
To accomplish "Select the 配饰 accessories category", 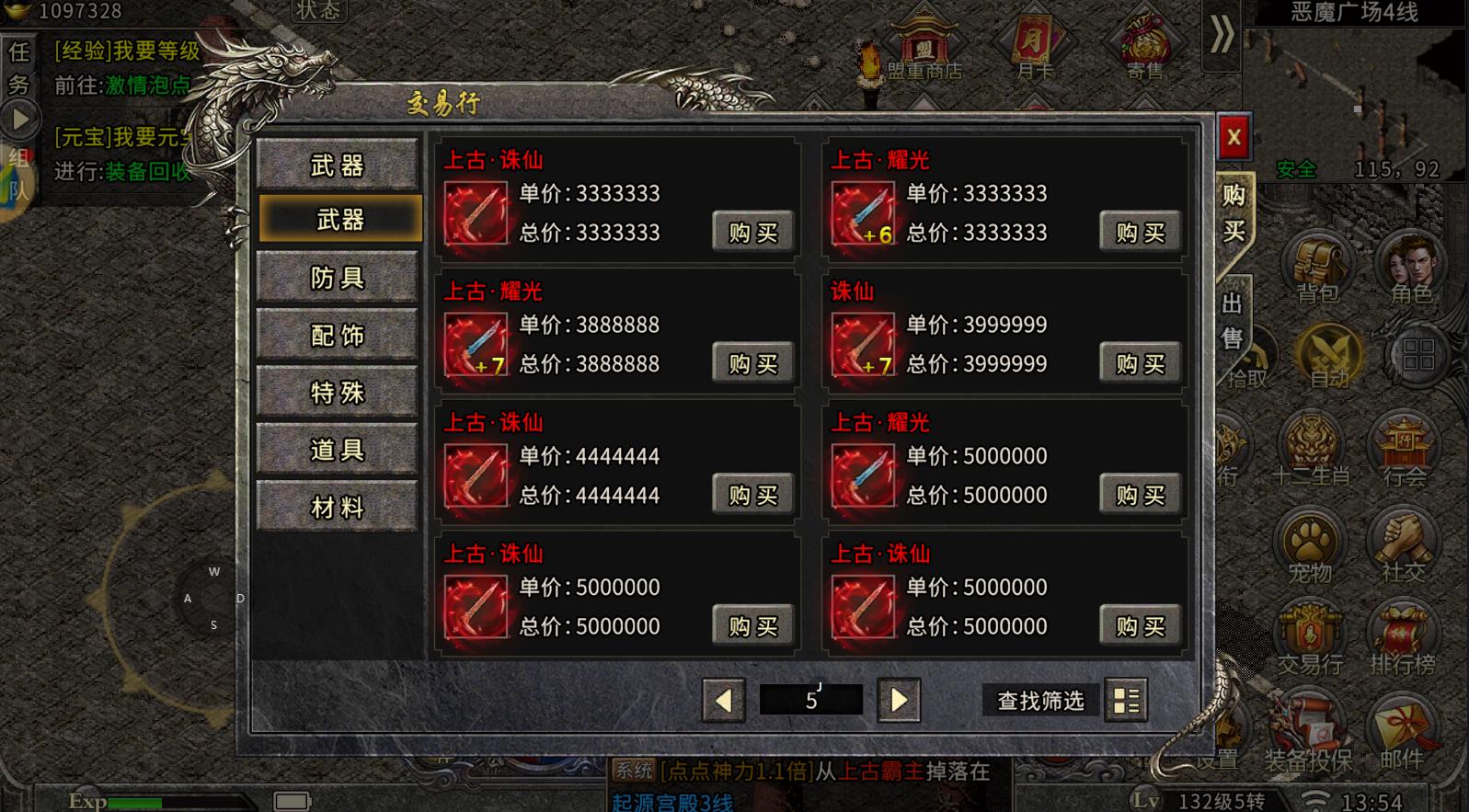I will click(x=338, y=336).
